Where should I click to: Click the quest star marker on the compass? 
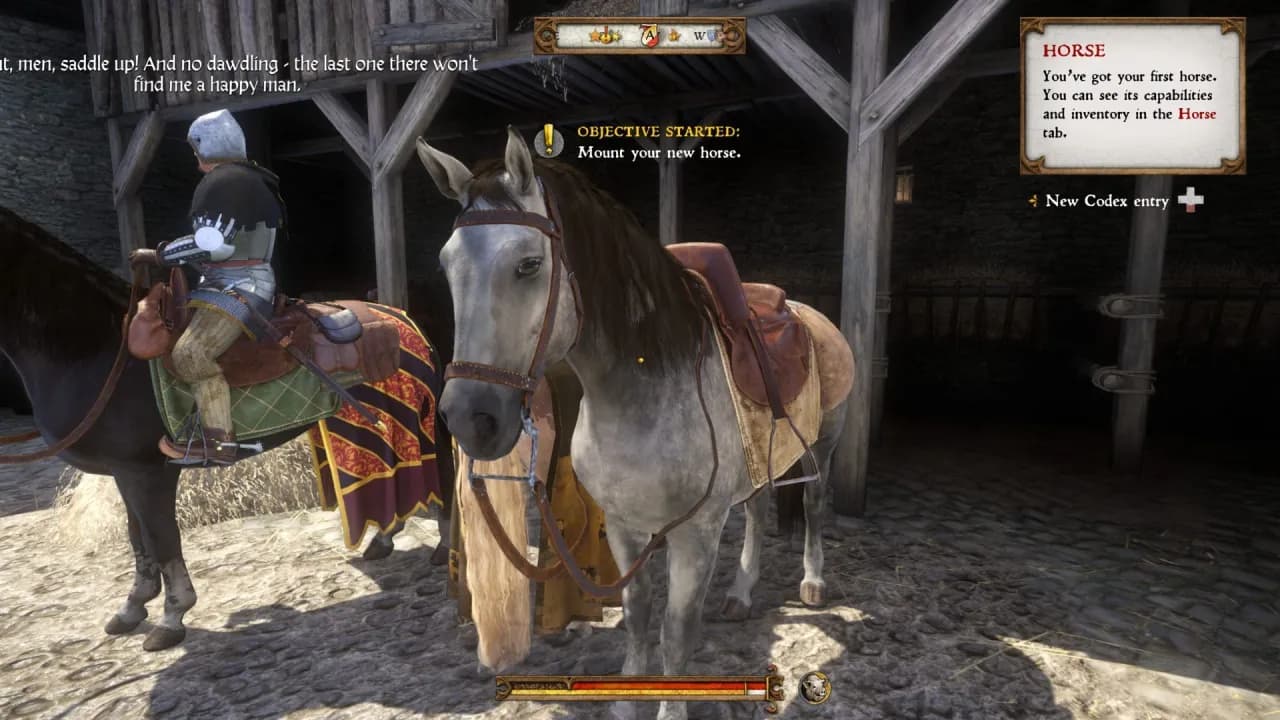(x=595, y=35)
